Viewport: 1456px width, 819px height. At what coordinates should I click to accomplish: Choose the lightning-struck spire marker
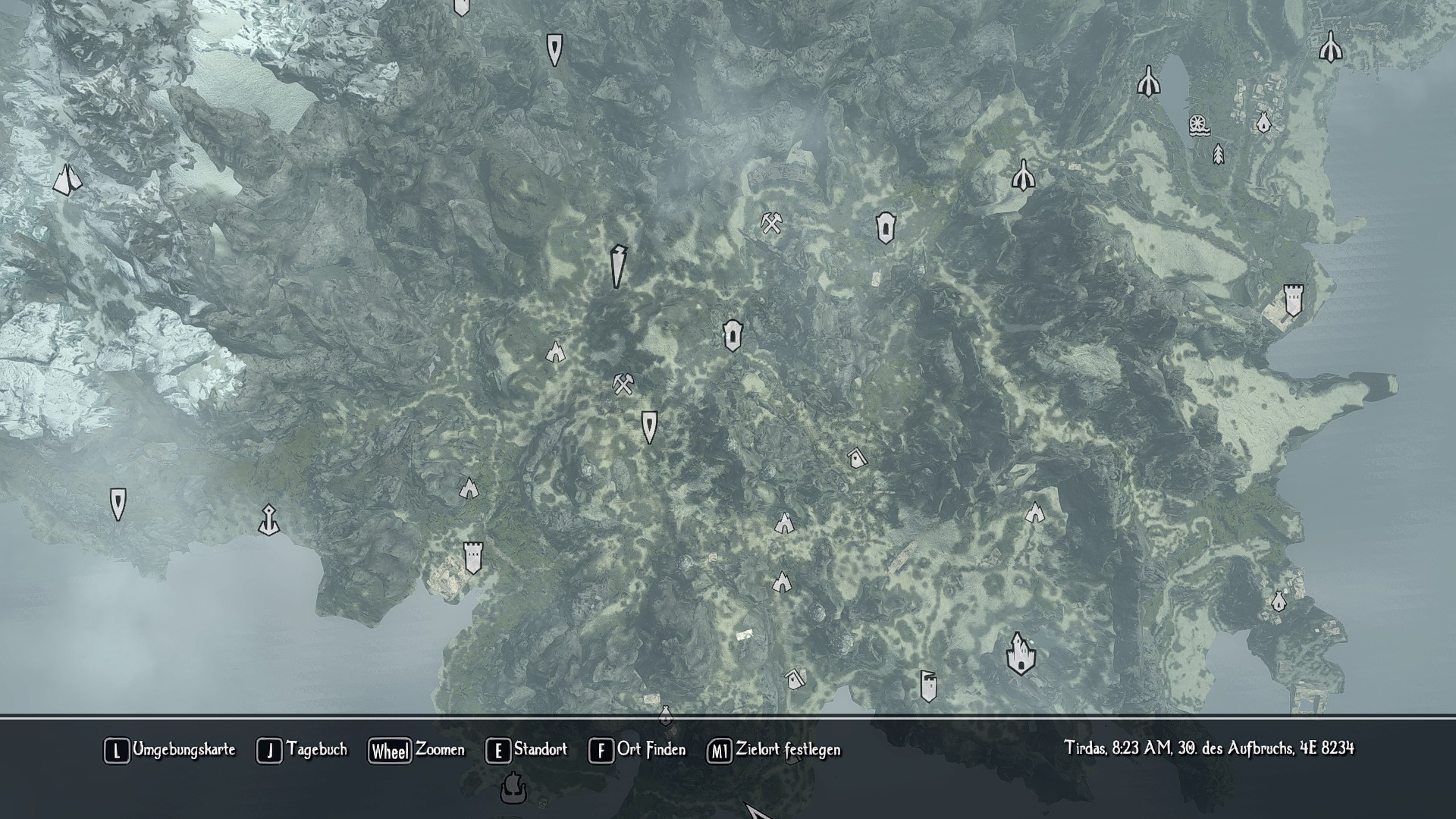618,266
